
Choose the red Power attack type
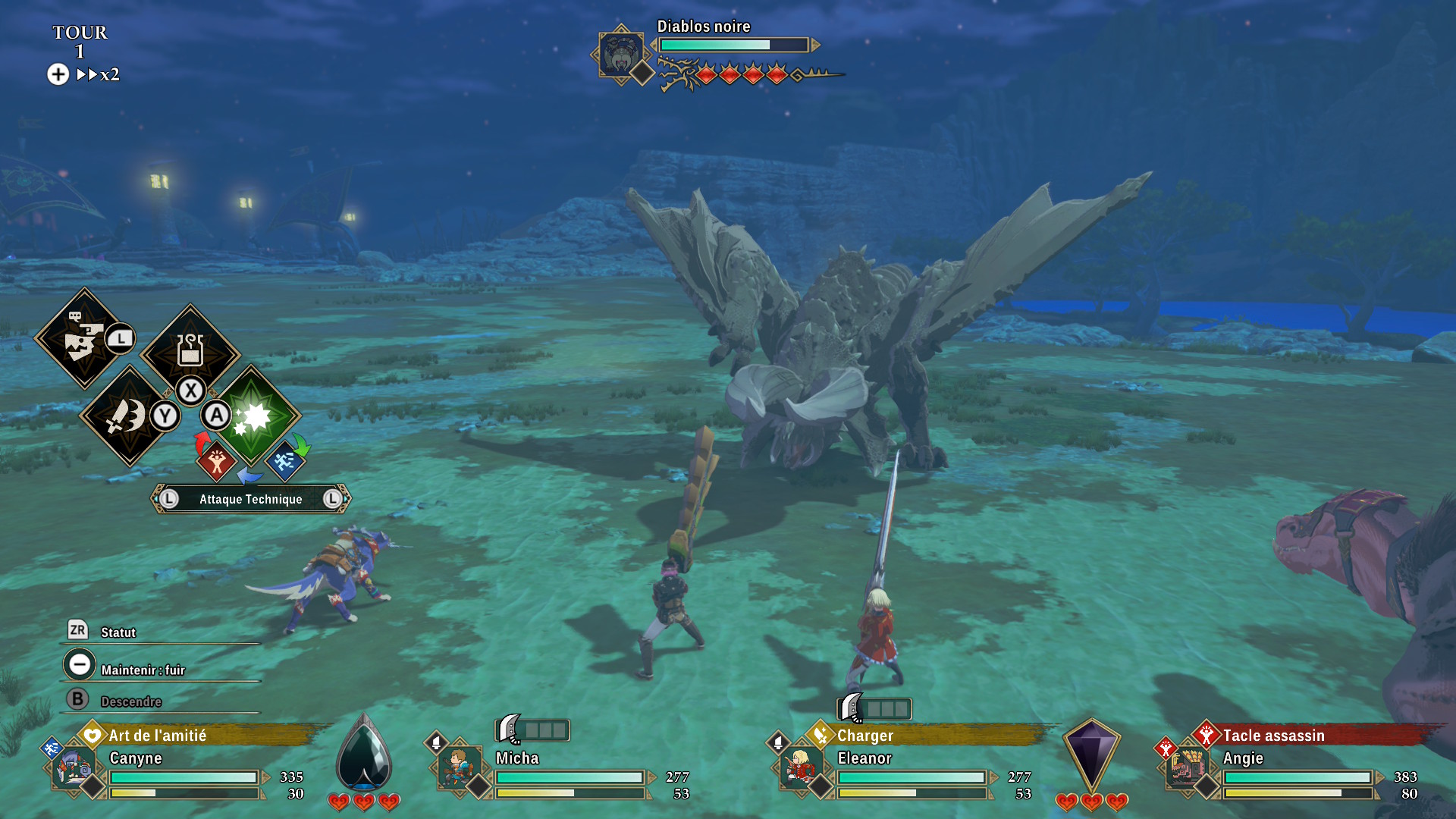point(216,460)
